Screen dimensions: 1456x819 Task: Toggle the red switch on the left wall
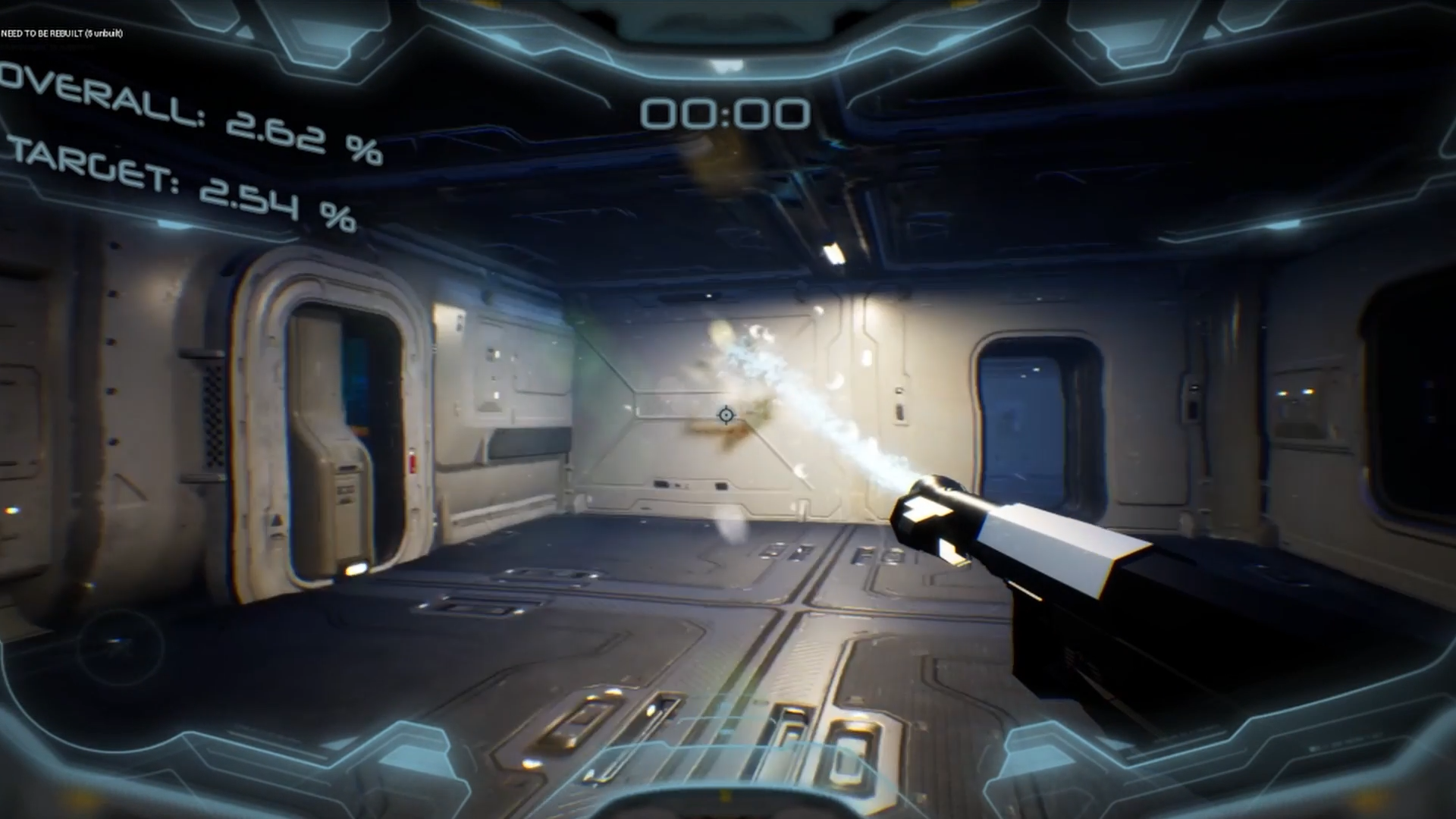pyautogui.click(x=412, y=460)
